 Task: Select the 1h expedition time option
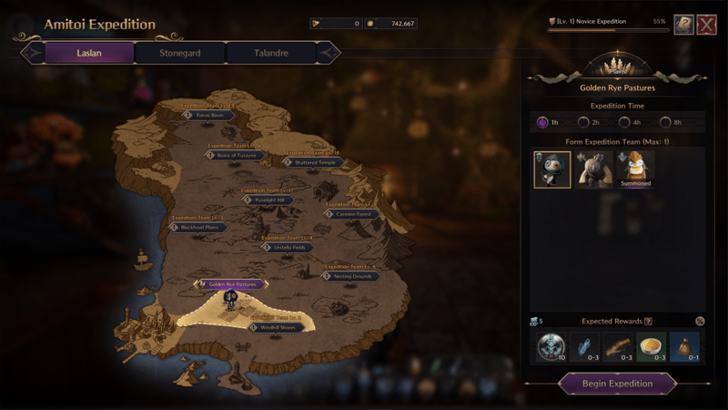(547, 123)
